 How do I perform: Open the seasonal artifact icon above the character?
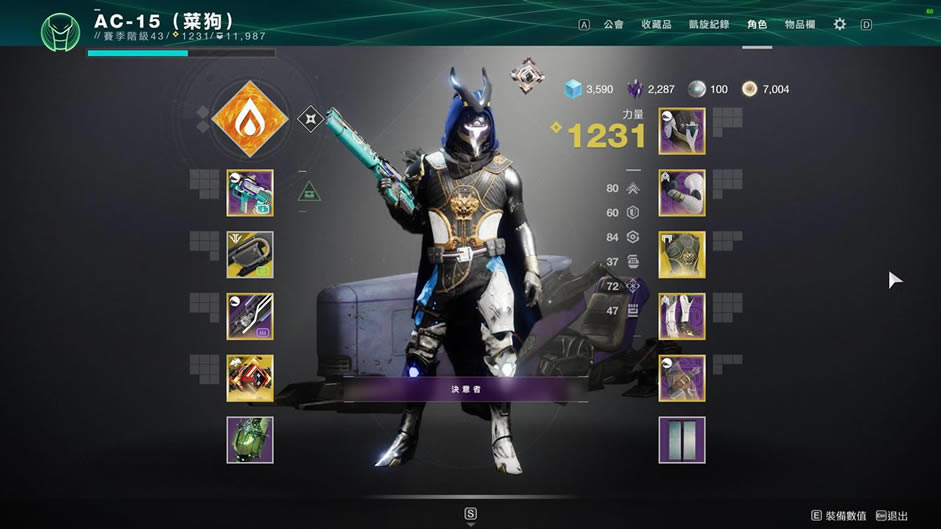pos(527,75)
